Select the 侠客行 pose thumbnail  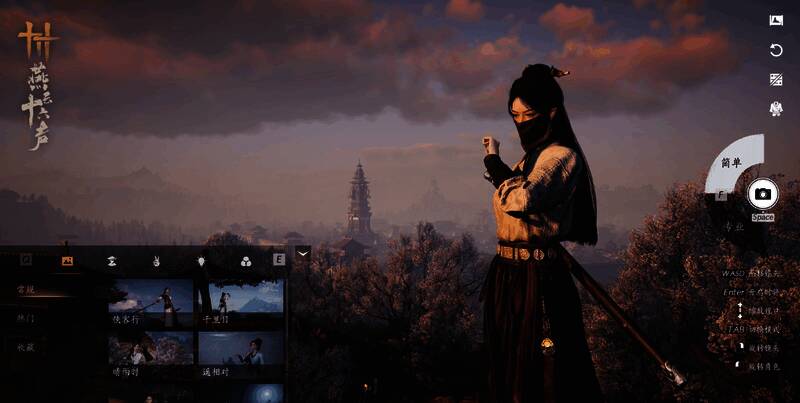pyautogui.click(x=151, y=302)
